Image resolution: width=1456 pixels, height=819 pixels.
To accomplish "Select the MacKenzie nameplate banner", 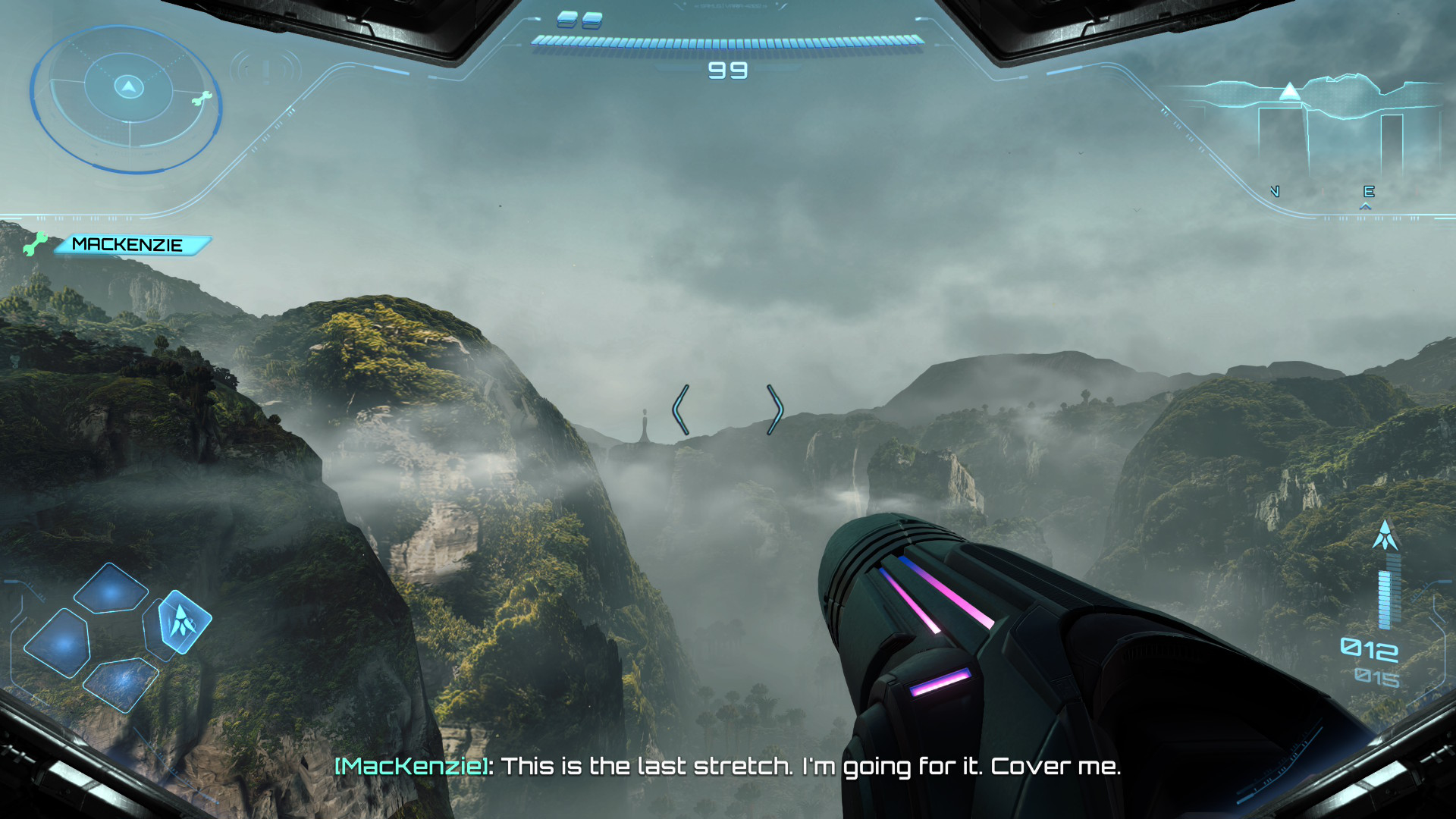I will [x=127, y=244].
